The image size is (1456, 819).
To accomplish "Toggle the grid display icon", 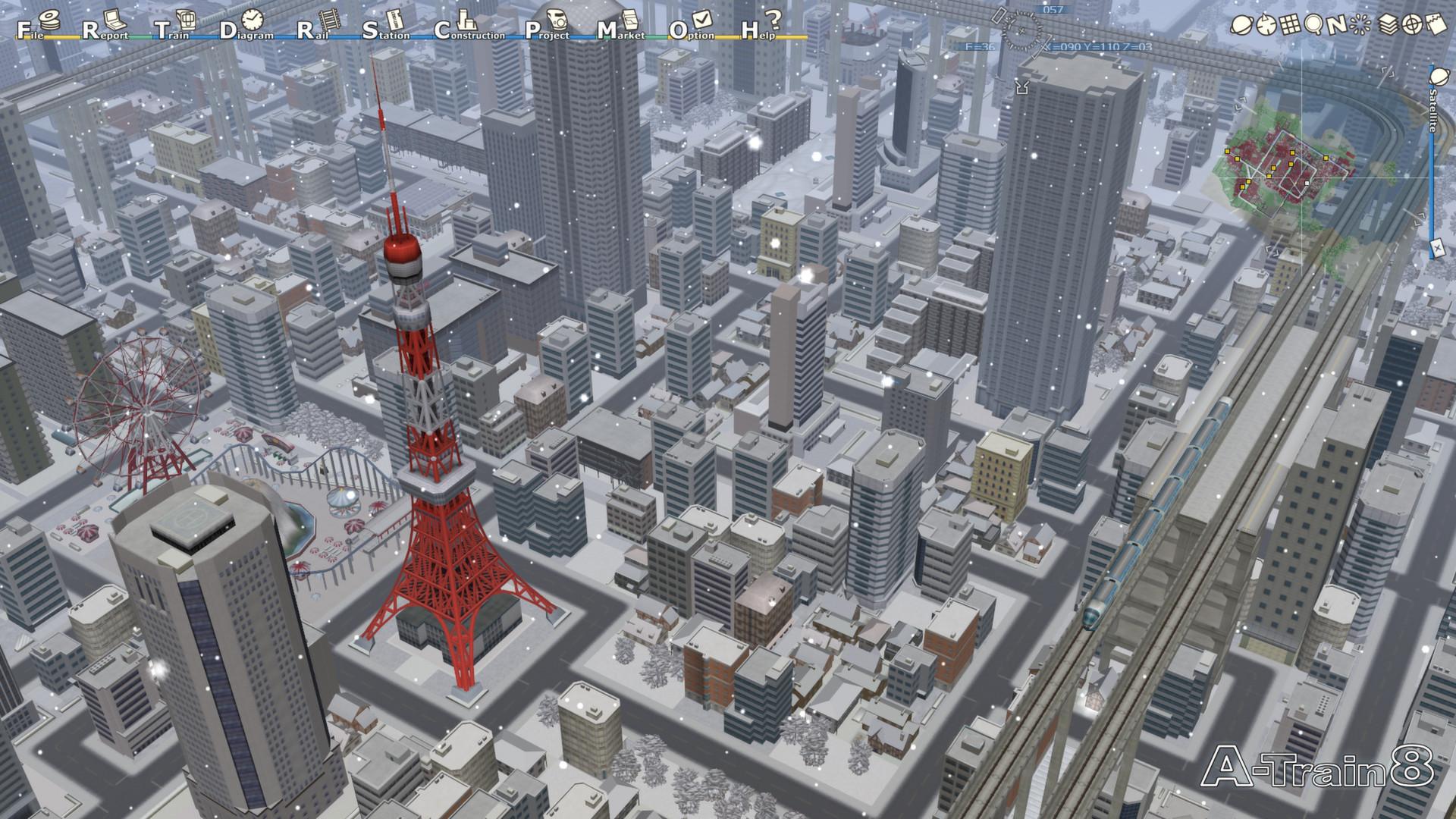I will (1290, 25).
